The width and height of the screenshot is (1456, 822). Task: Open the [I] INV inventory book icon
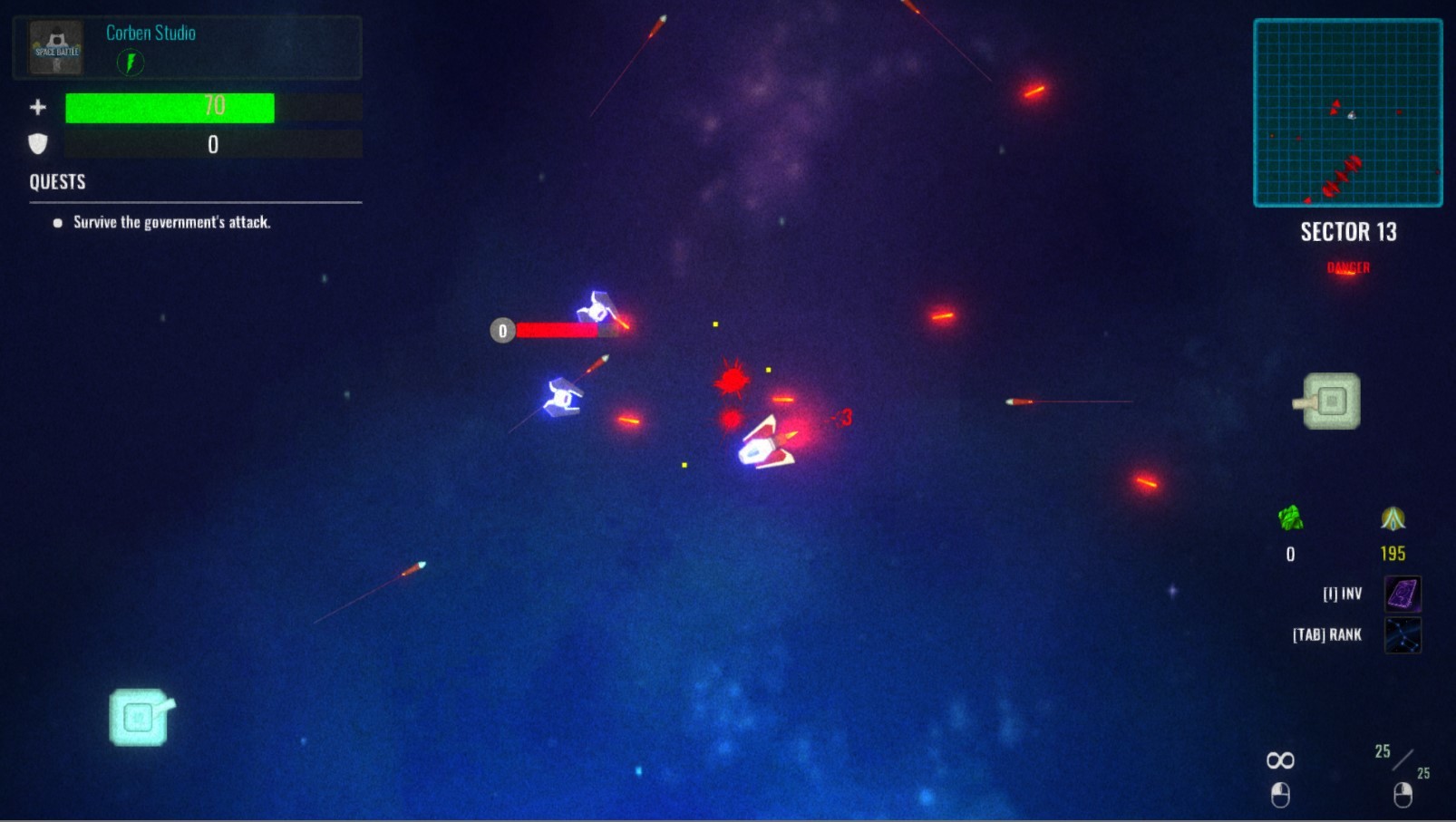coord(1402,594)
